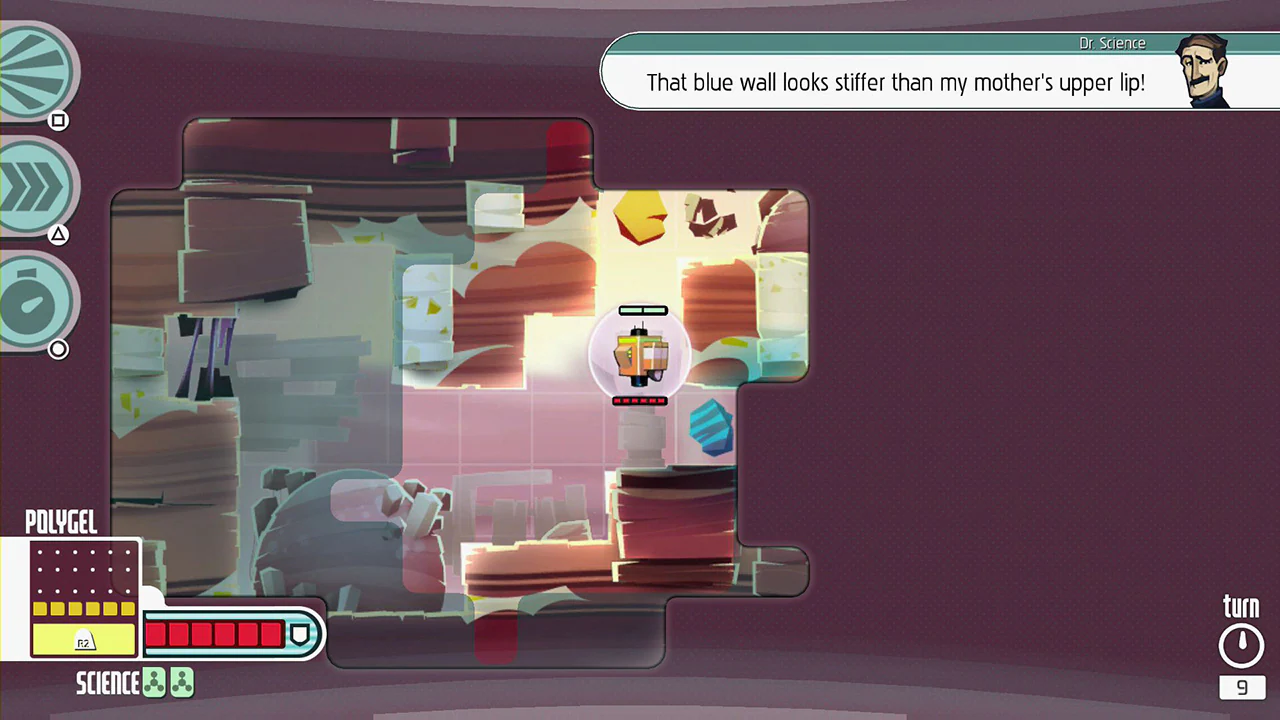Click the first molecule icon beside SCIENCE
The height and width of the screenshot is (720, 1280).
click(154, 682)
